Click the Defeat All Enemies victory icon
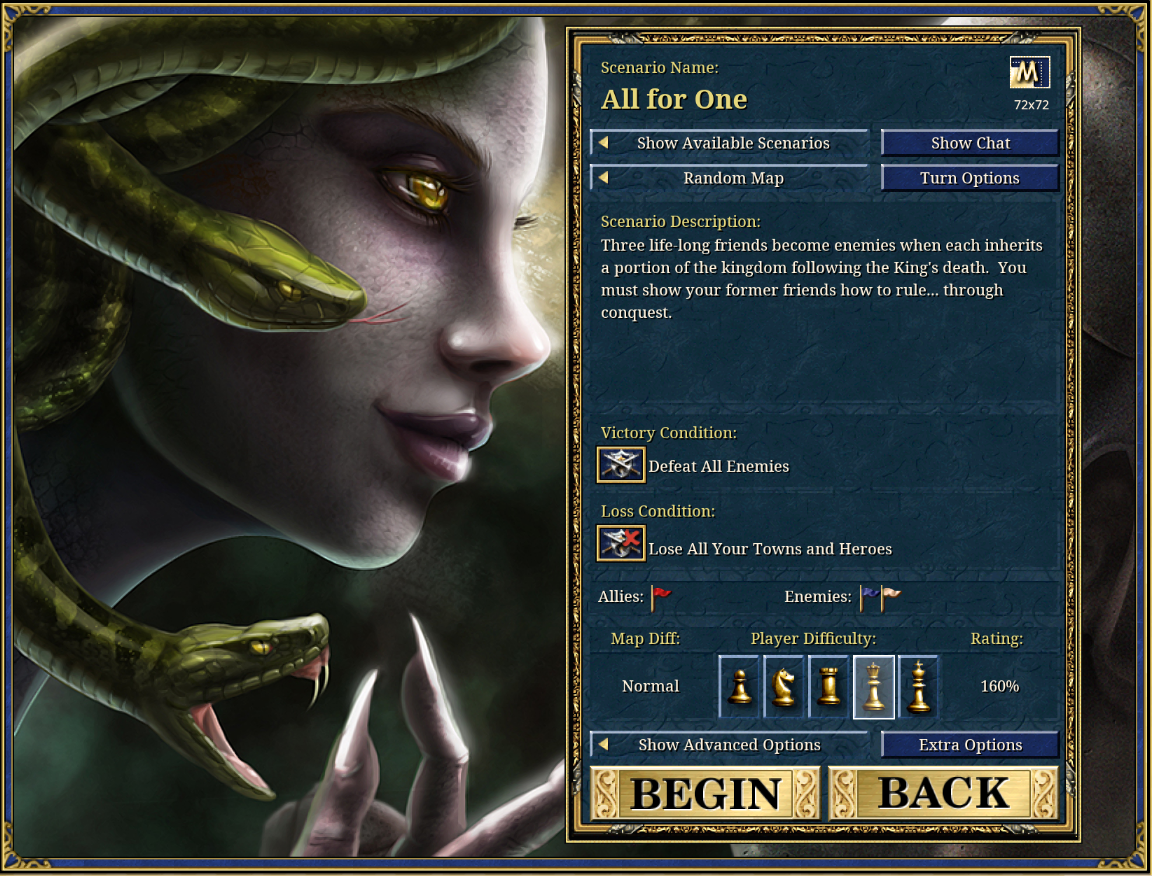 tap(621, 465)
